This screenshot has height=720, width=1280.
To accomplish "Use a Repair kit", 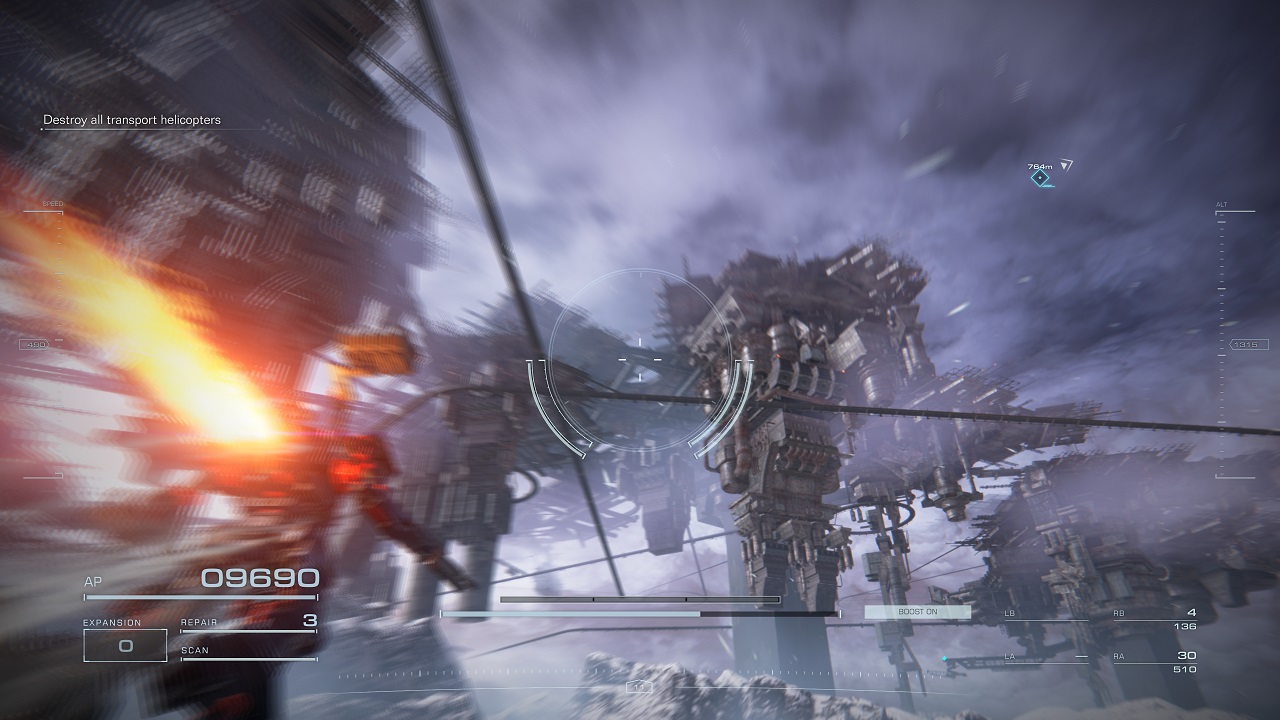I will pos(248,622).
